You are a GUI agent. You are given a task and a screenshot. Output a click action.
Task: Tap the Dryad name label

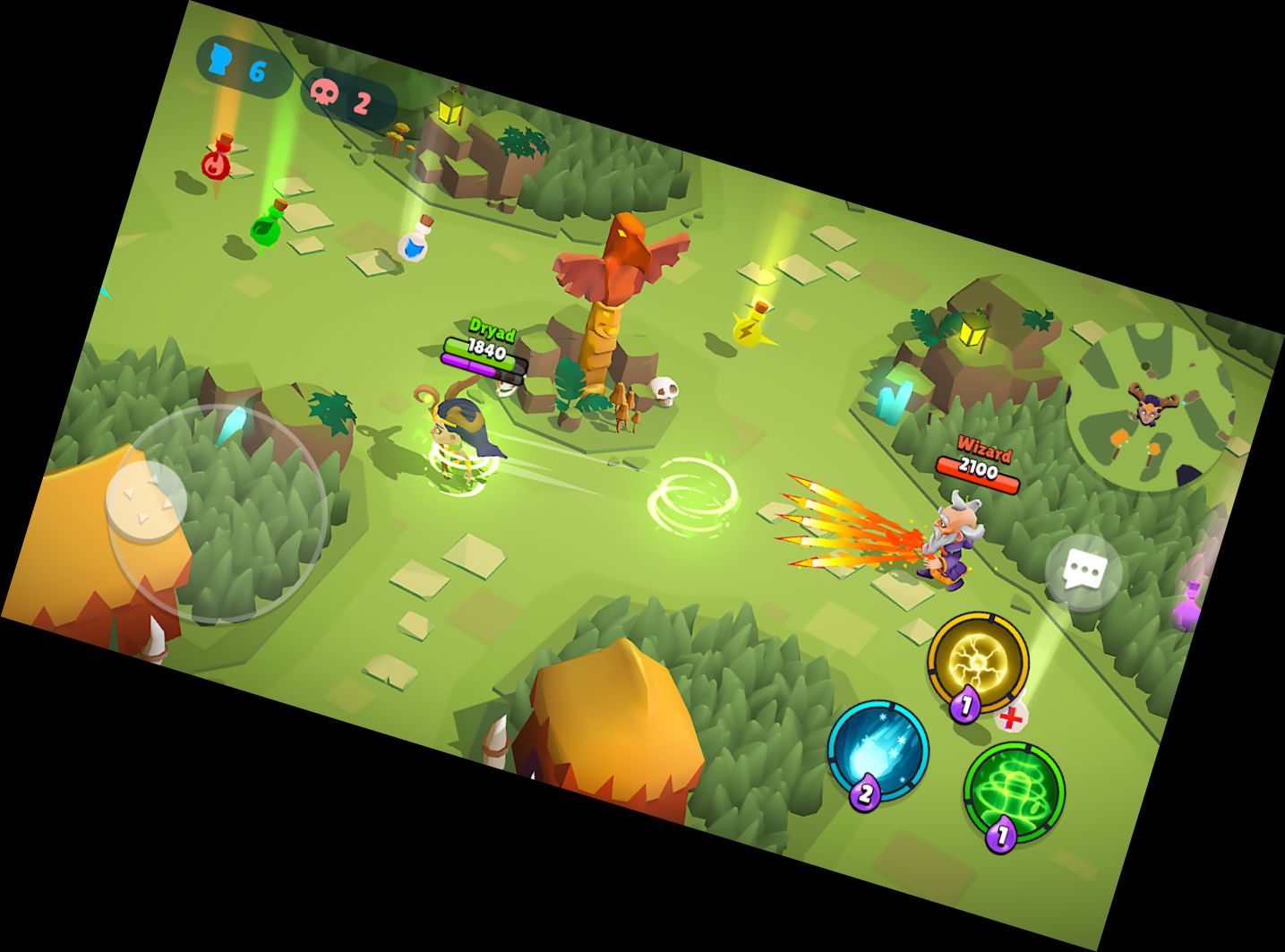tap(491, 330)
